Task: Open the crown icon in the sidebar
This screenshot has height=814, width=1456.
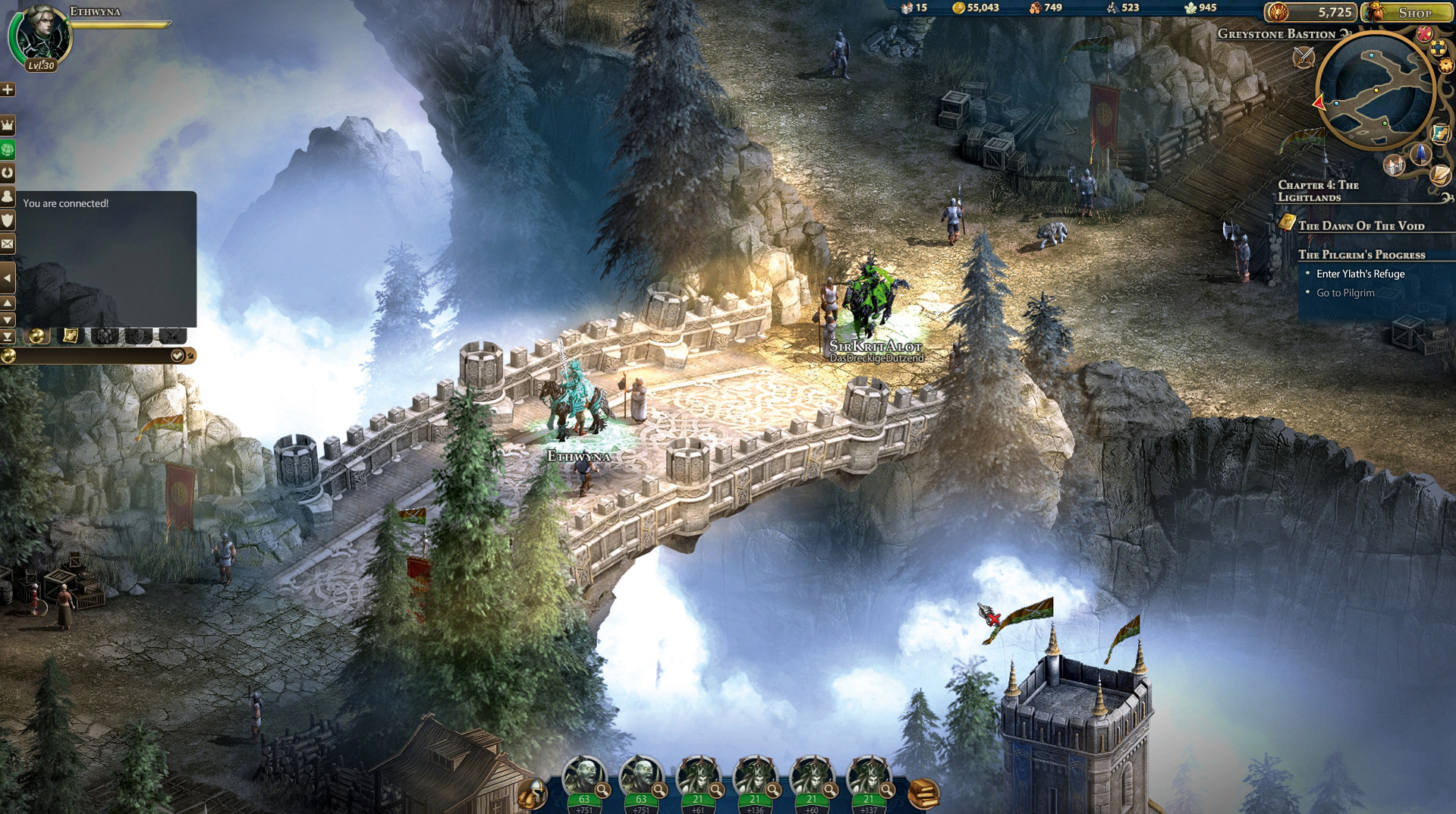Action: (8, 124)
